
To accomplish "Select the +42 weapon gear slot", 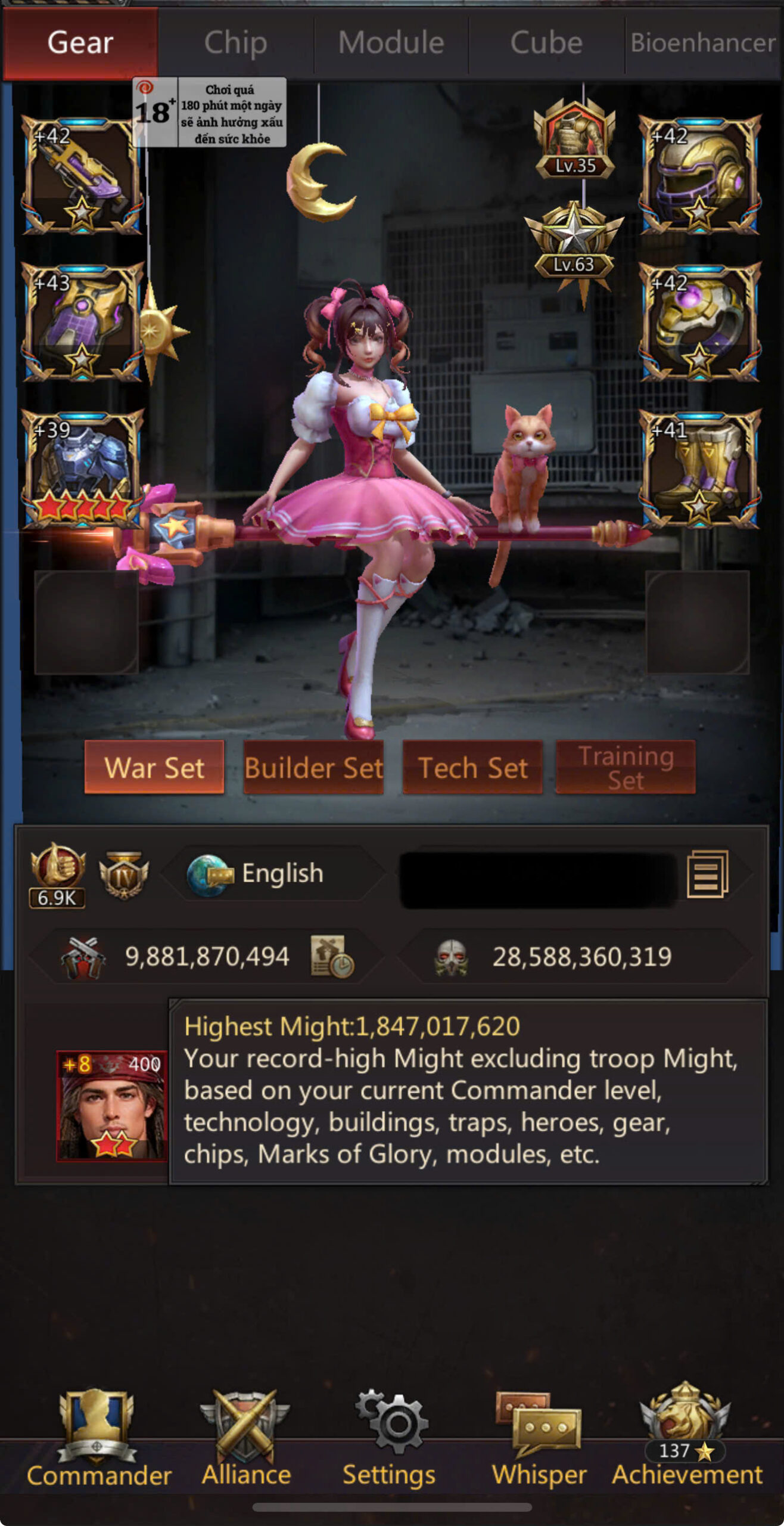I will [82, 175].
